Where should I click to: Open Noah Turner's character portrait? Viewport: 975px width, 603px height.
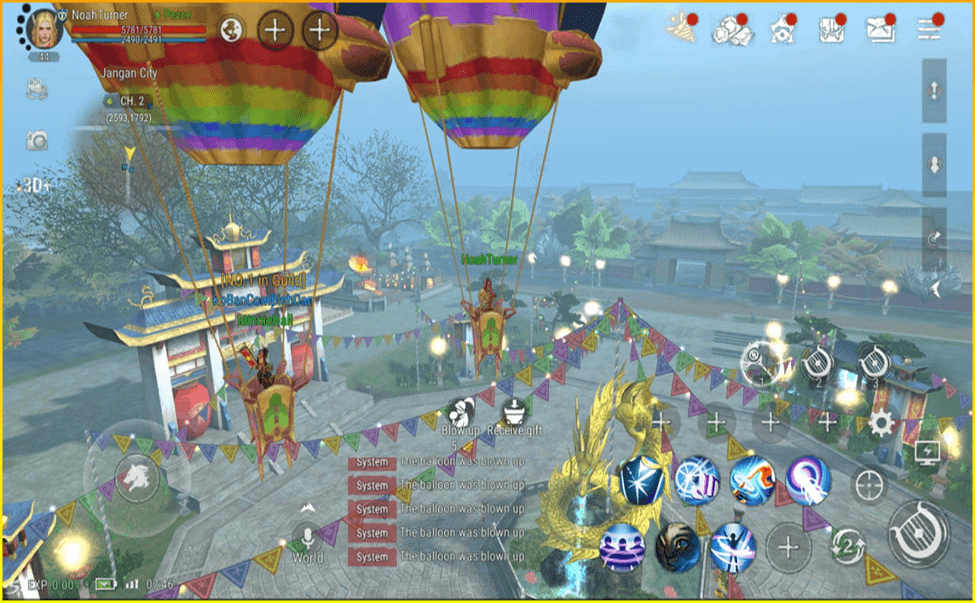43,28
